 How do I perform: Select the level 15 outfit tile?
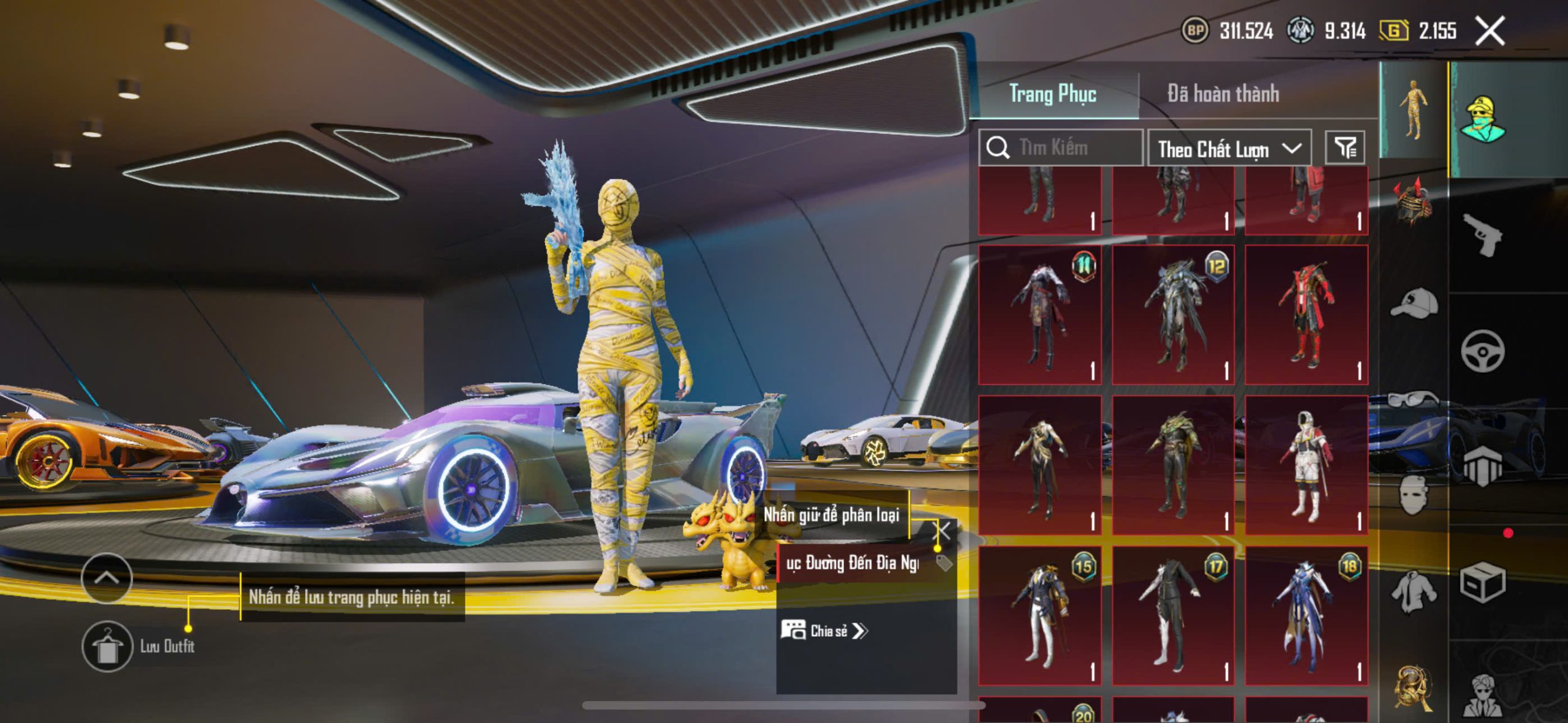point(1040,615)
